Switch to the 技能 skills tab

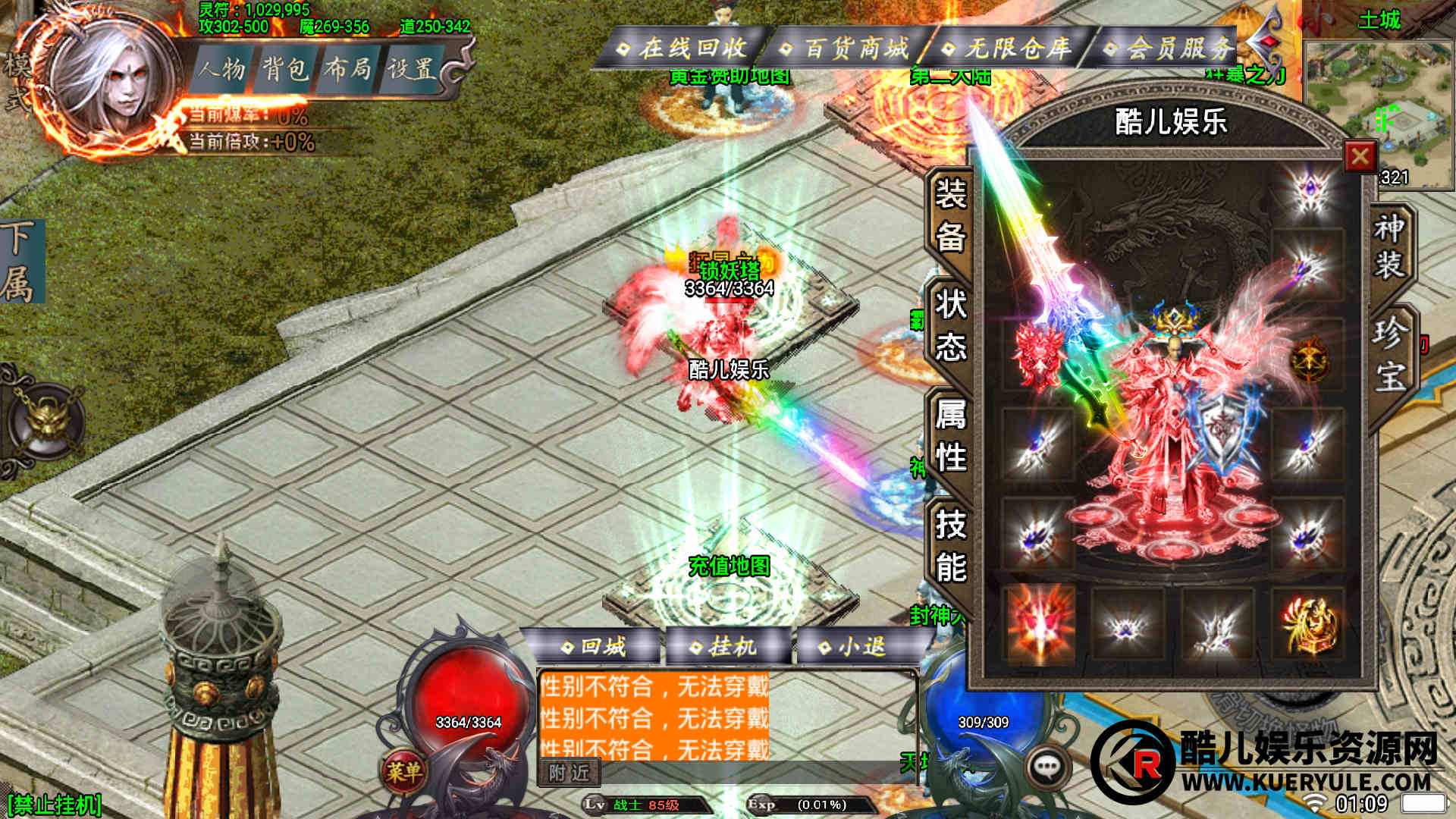(x=950, y=546)
